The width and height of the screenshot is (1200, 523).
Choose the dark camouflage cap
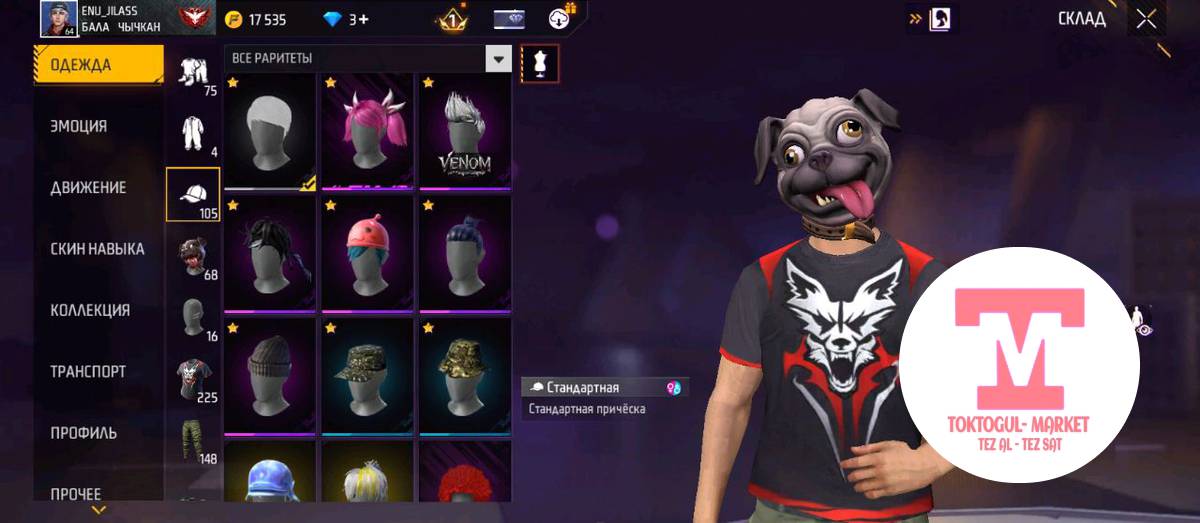[366, 375]
